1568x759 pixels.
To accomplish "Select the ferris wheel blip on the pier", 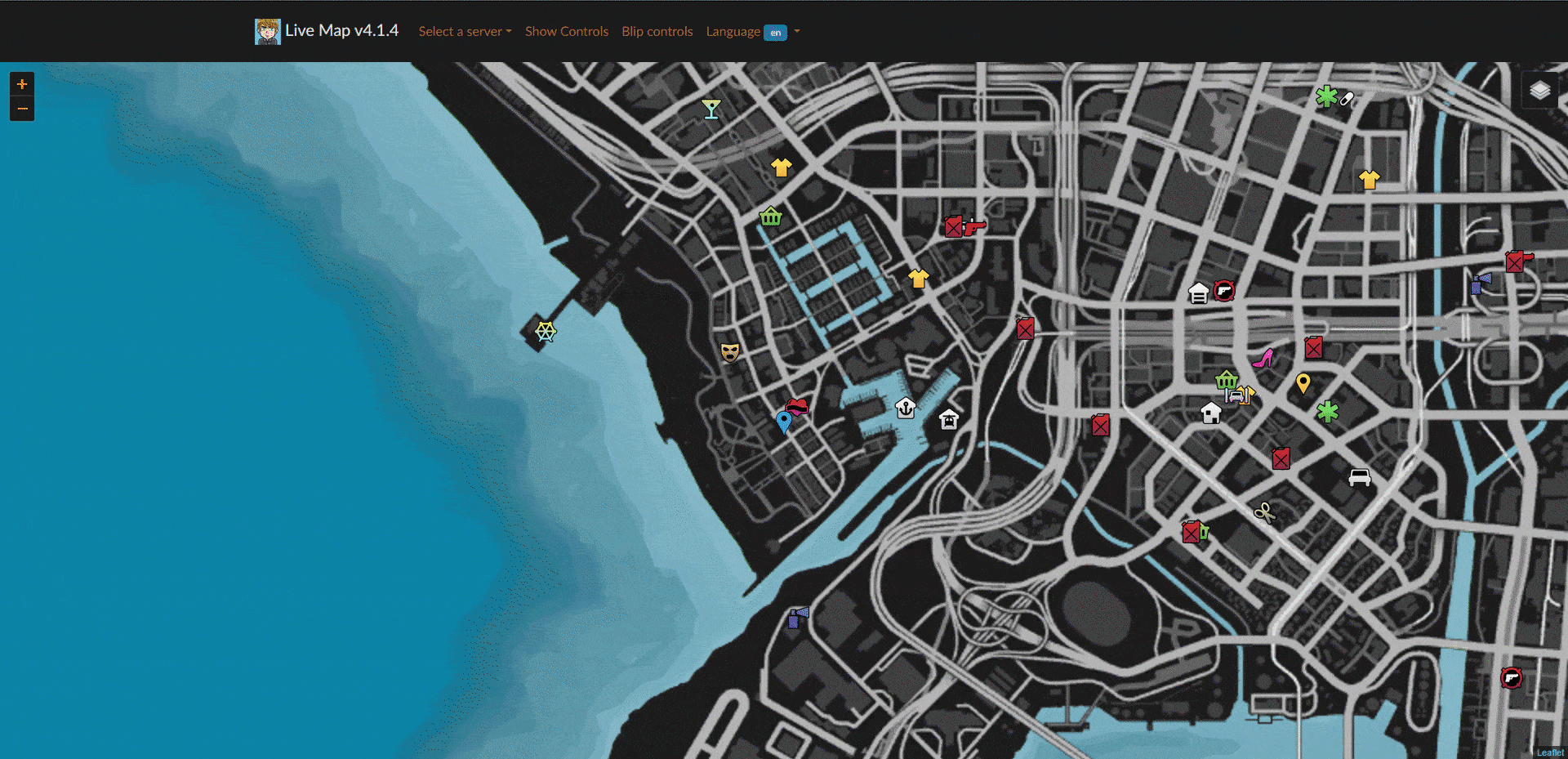I will point(545,332).
